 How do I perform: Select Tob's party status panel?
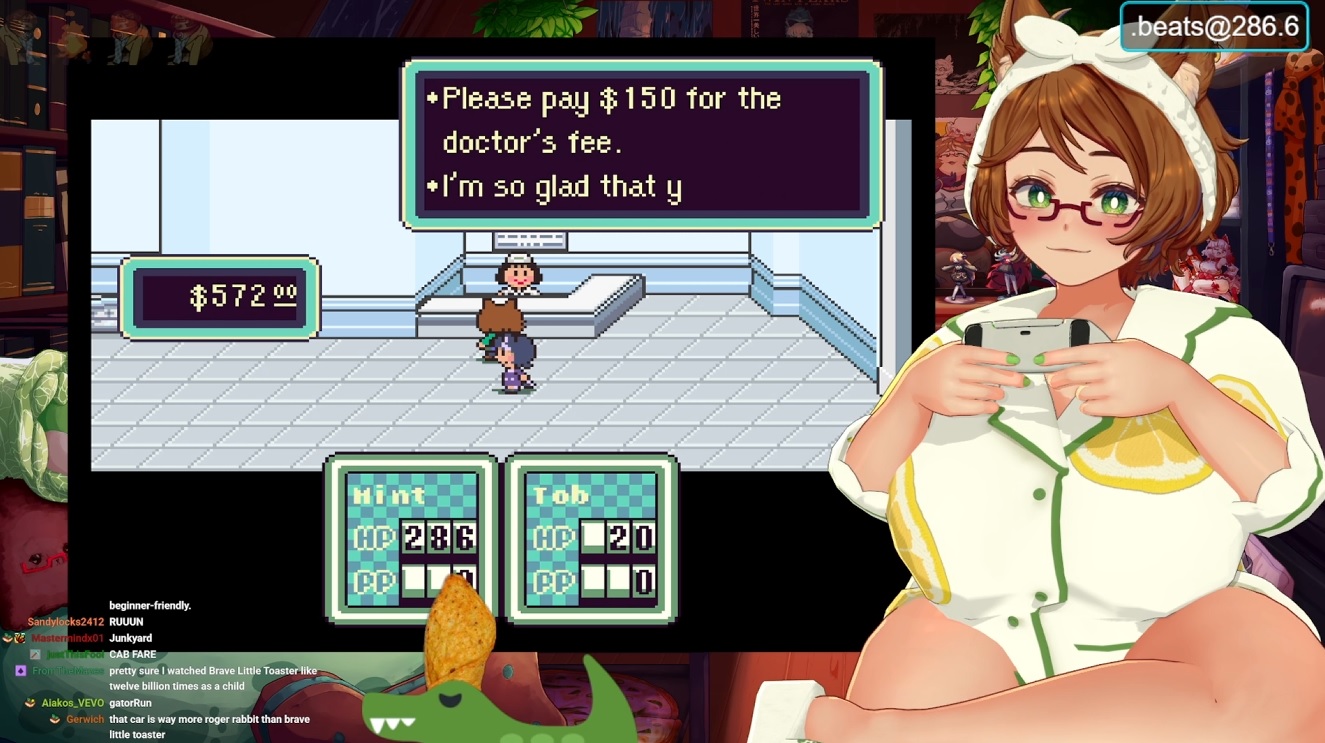(592, 537)
